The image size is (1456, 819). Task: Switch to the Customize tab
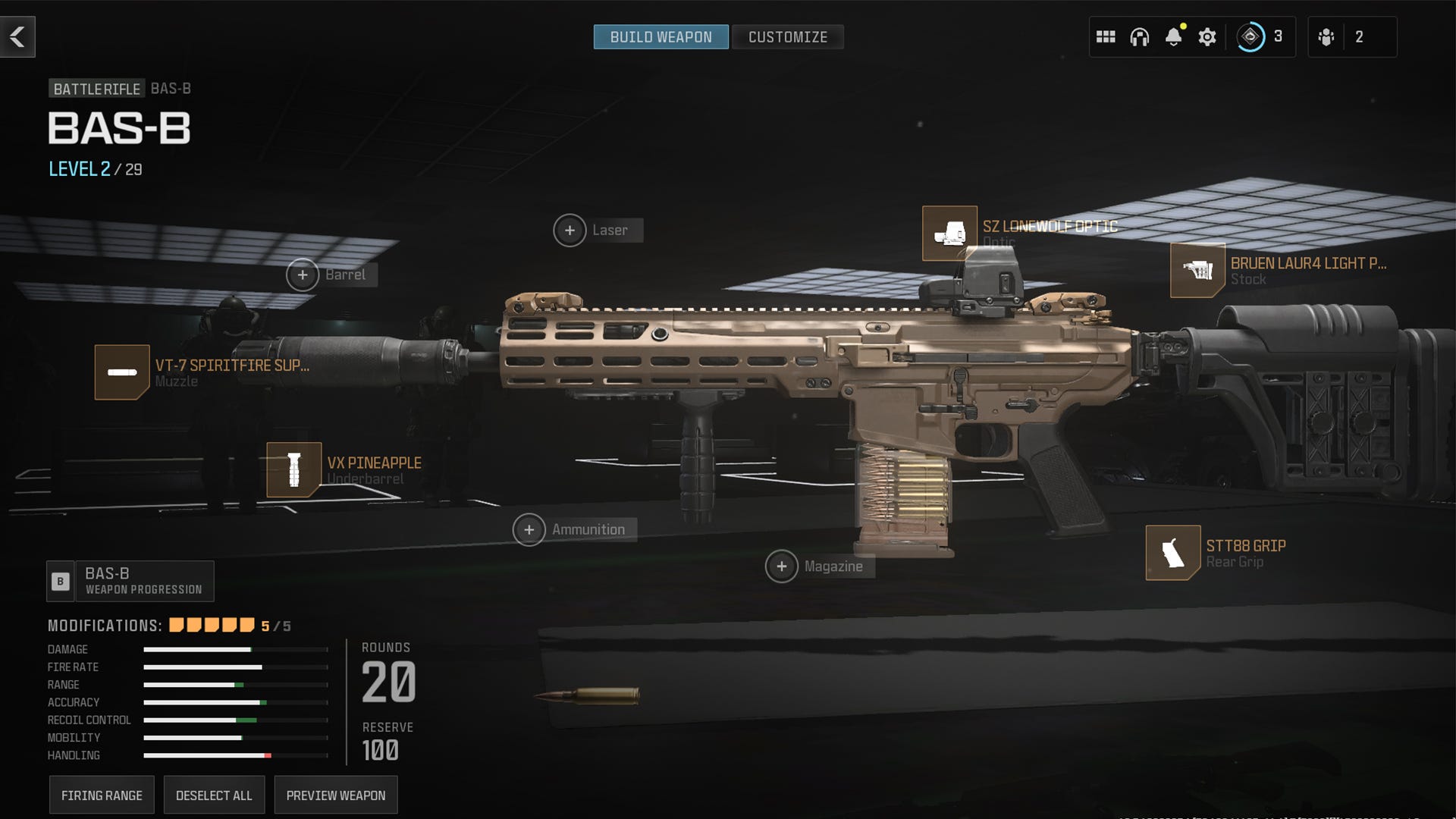coord(787,36)
